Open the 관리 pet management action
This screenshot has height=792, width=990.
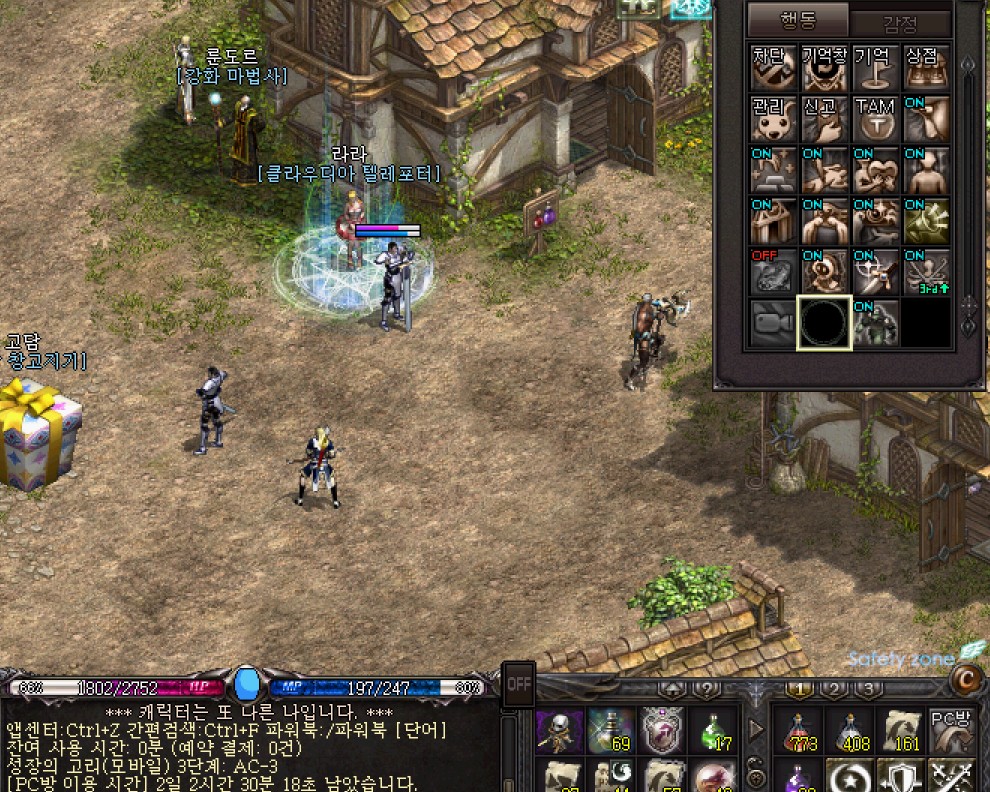pos(774,119)
